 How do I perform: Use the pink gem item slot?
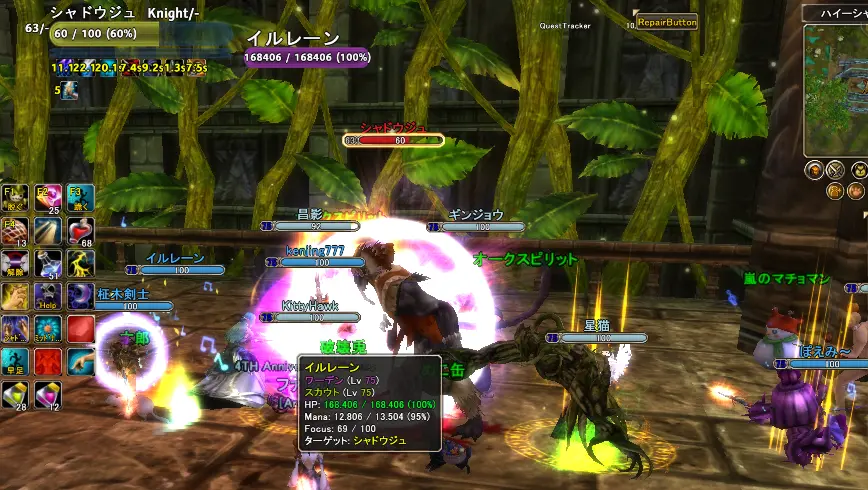tap(48, 395)
